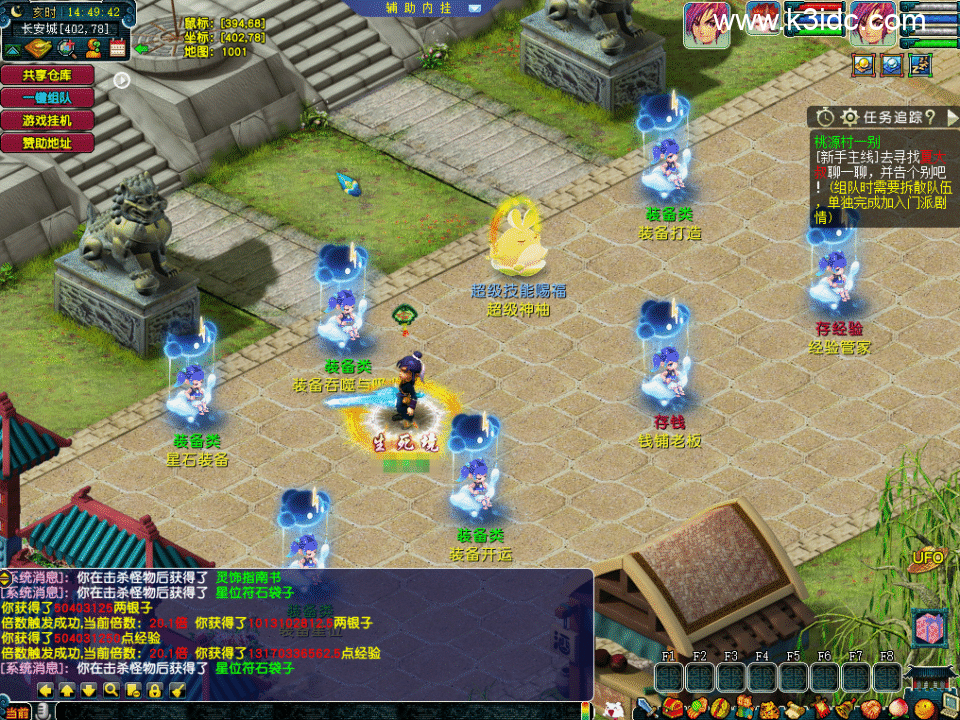Click the magnifier icon in chat toolbar

click(111, 690)
